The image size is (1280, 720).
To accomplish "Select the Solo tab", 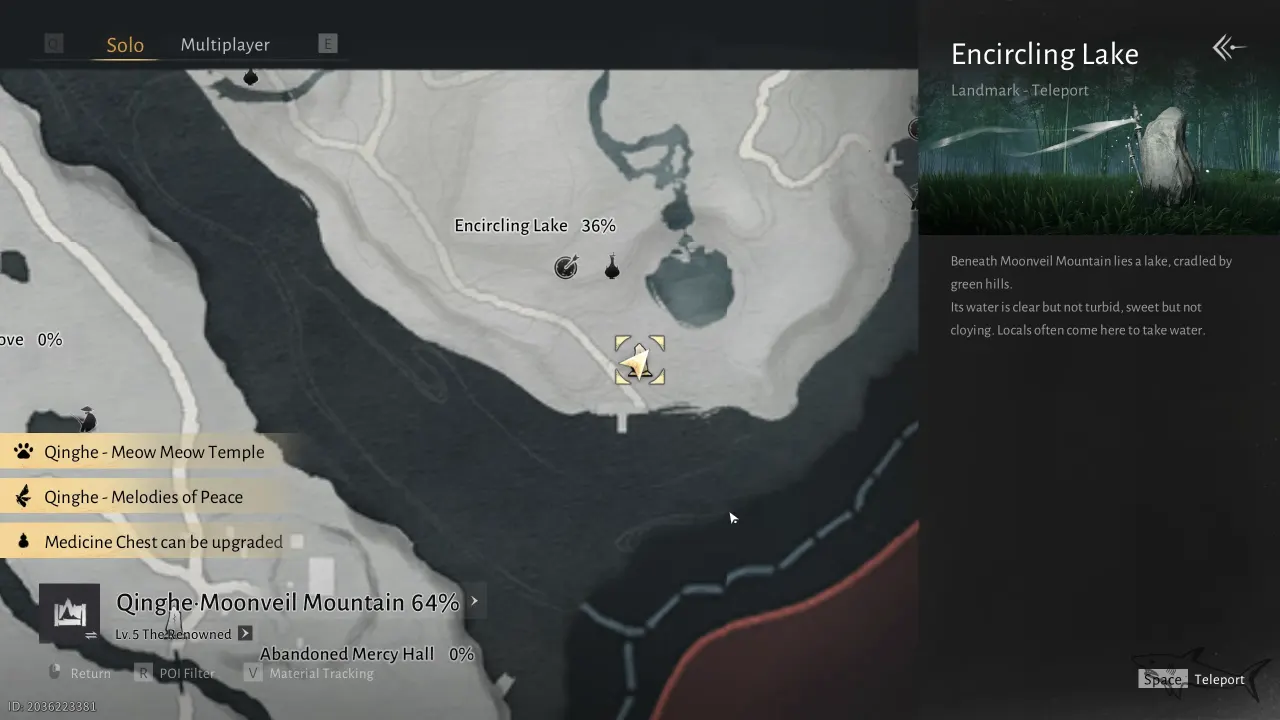I will pyautogui.click(x=124, y=44).
